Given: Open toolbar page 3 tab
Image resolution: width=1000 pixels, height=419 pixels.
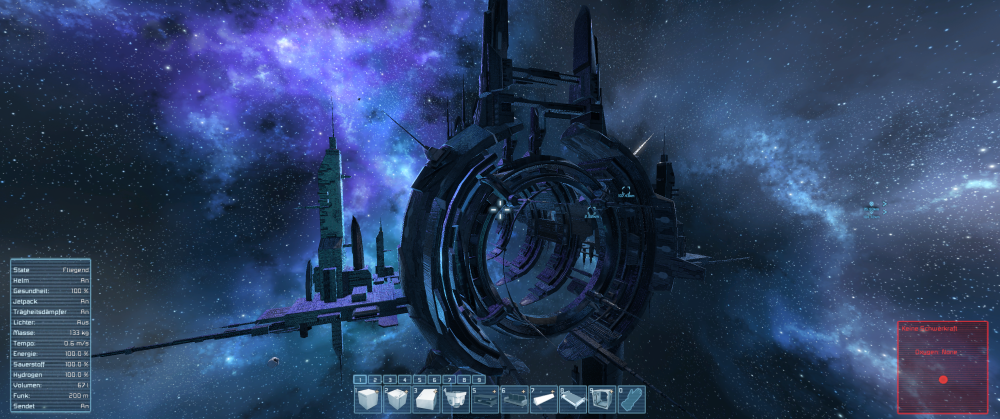Looking at the screenshot, I should [x=390, y=380].
